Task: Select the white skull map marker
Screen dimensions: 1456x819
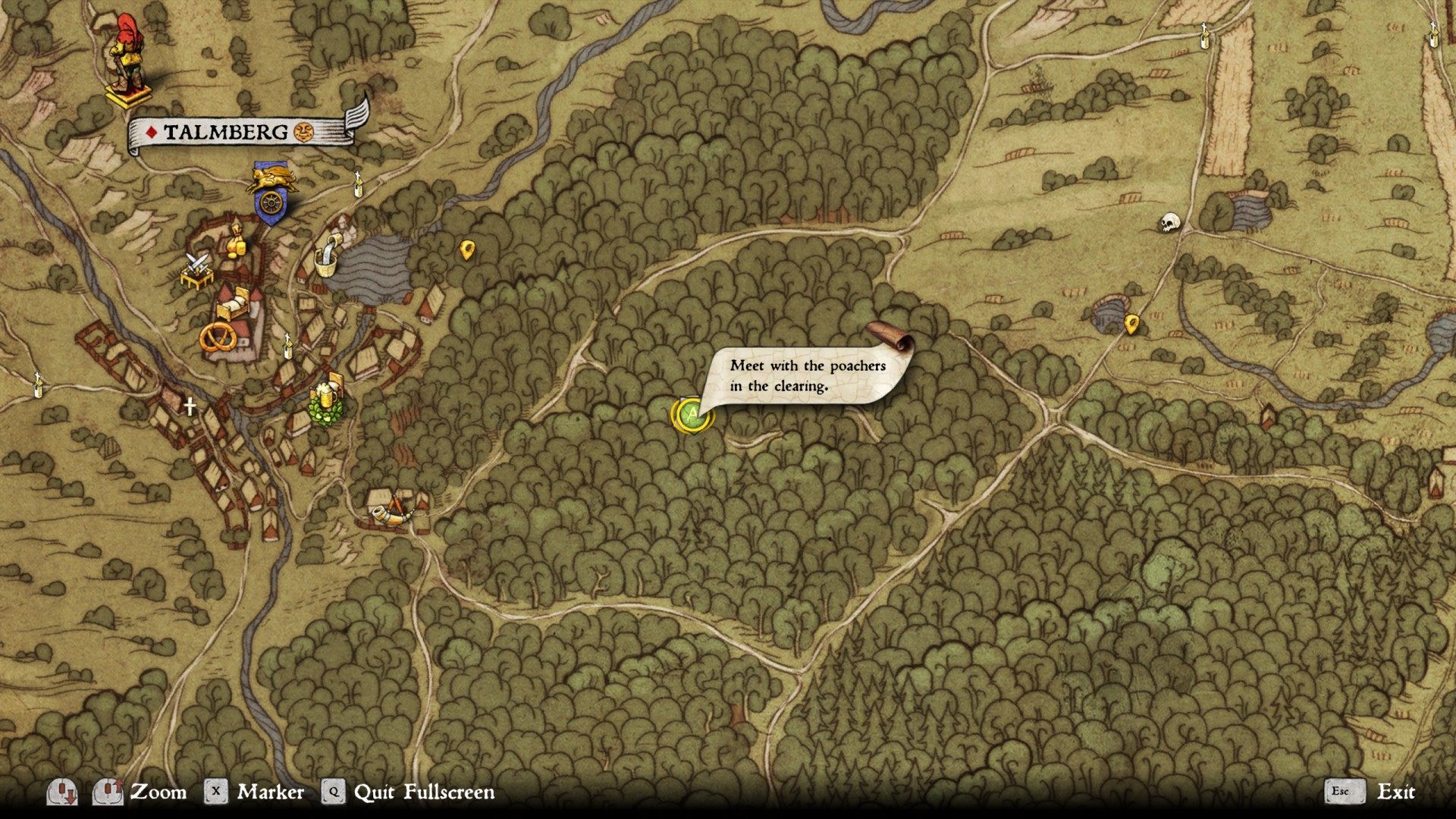Action: [x=1171, y=223]
